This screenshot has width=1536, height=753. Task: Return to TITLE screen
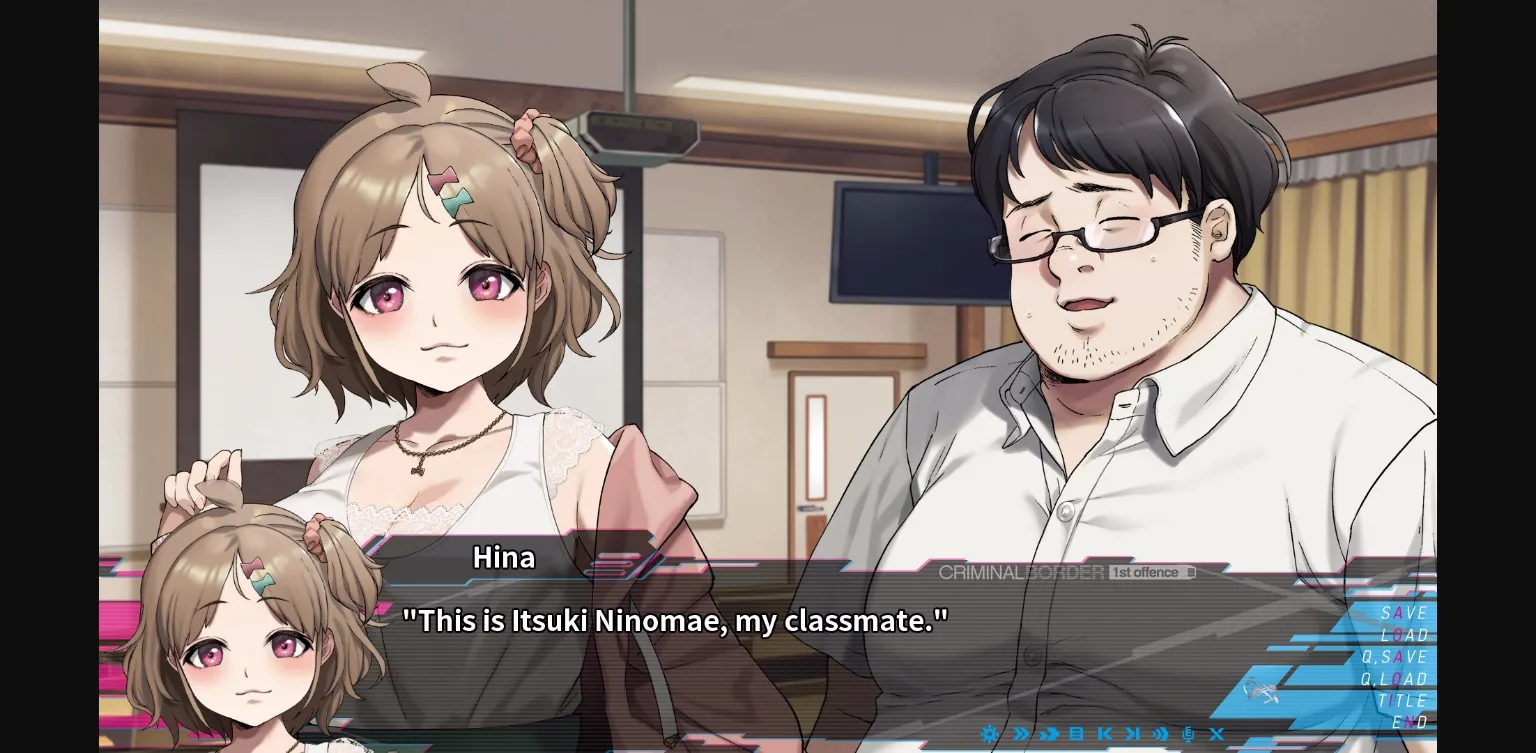[1404, 700]
